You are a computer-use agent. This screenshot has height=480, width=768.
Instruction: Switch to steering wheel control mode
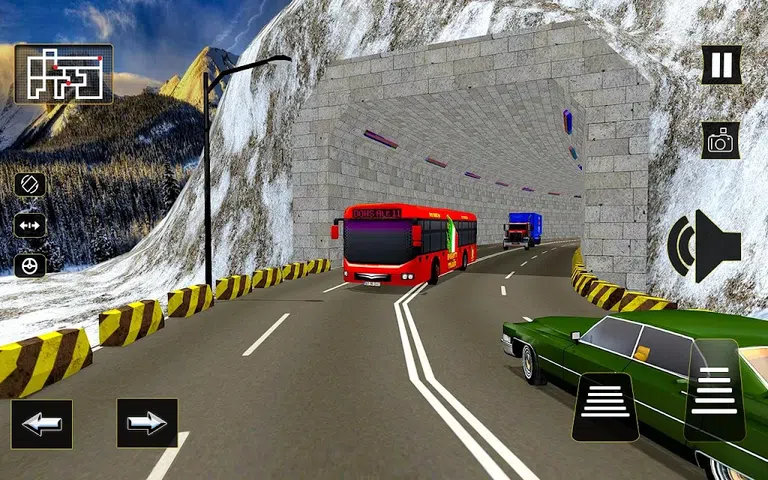29,266
